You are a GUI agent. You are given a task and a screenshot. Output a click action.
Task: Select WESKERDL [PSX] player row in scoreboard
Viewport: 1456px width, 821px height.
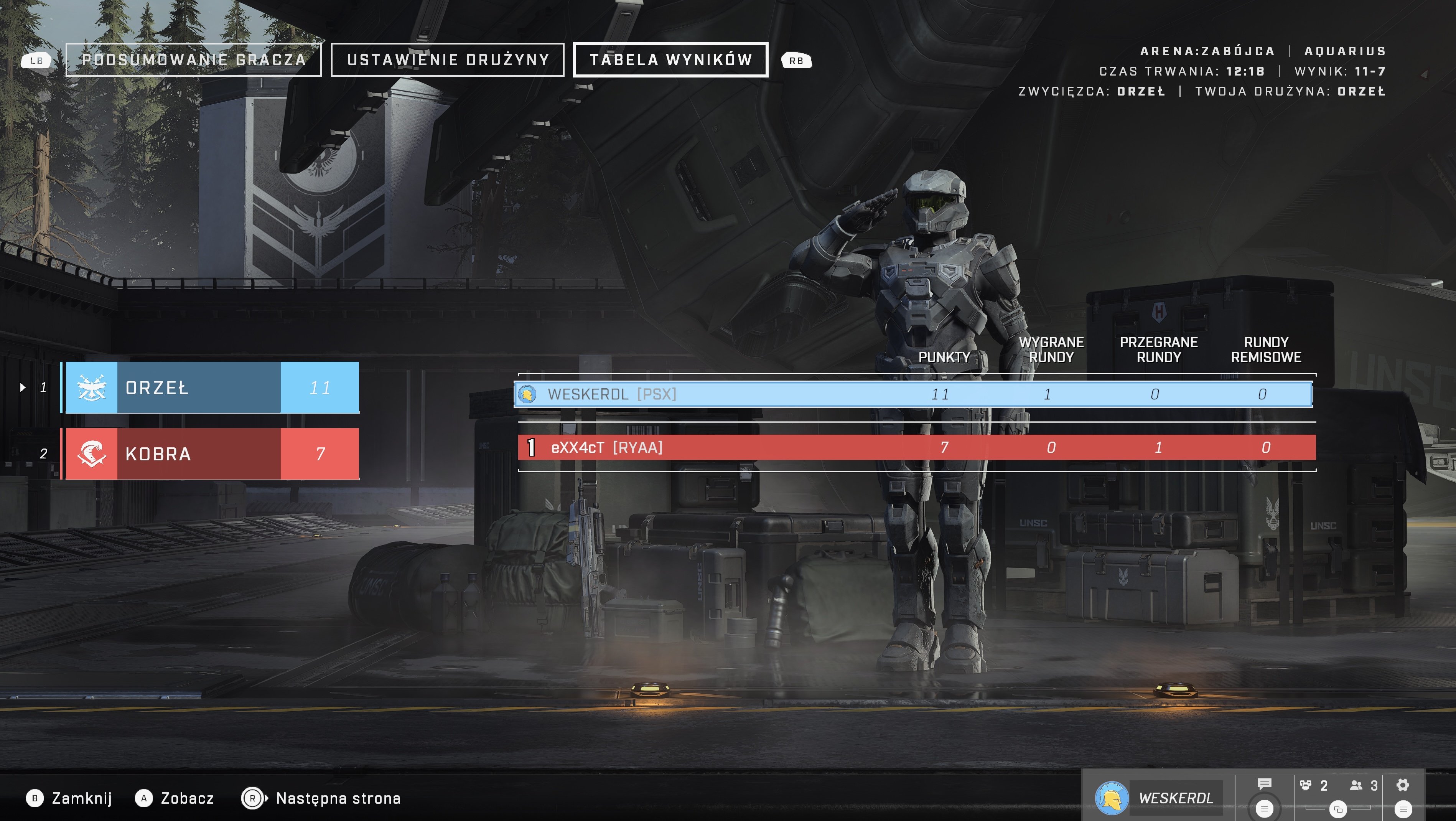(913, 394)
